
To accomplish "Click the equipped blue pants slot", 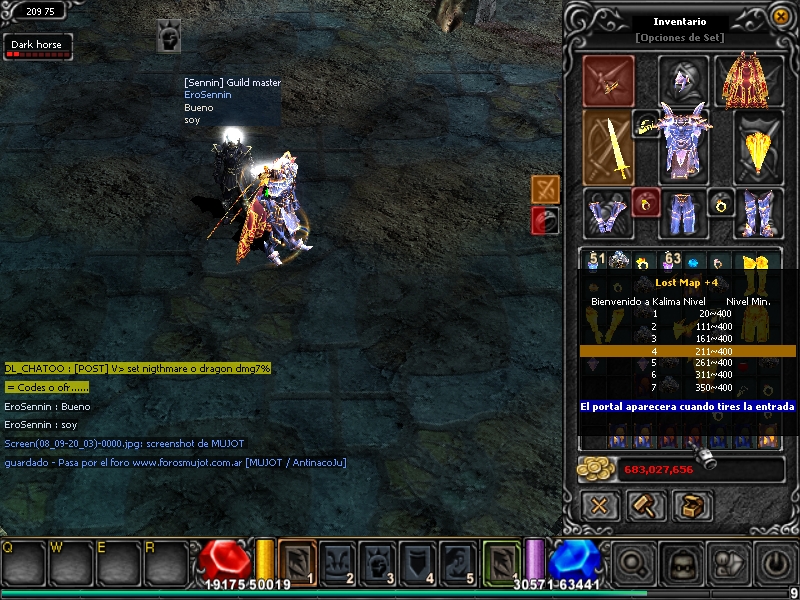I will [x=683, y=213].
